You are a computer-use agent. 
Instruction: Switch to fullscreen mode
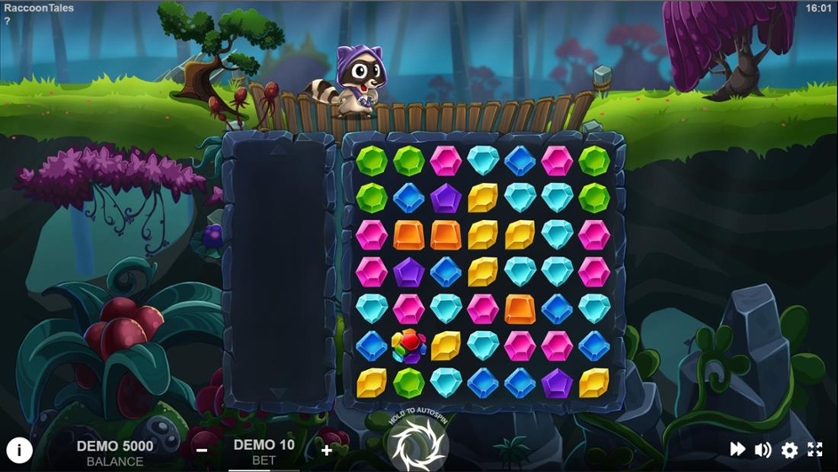(x=815, y=450)
